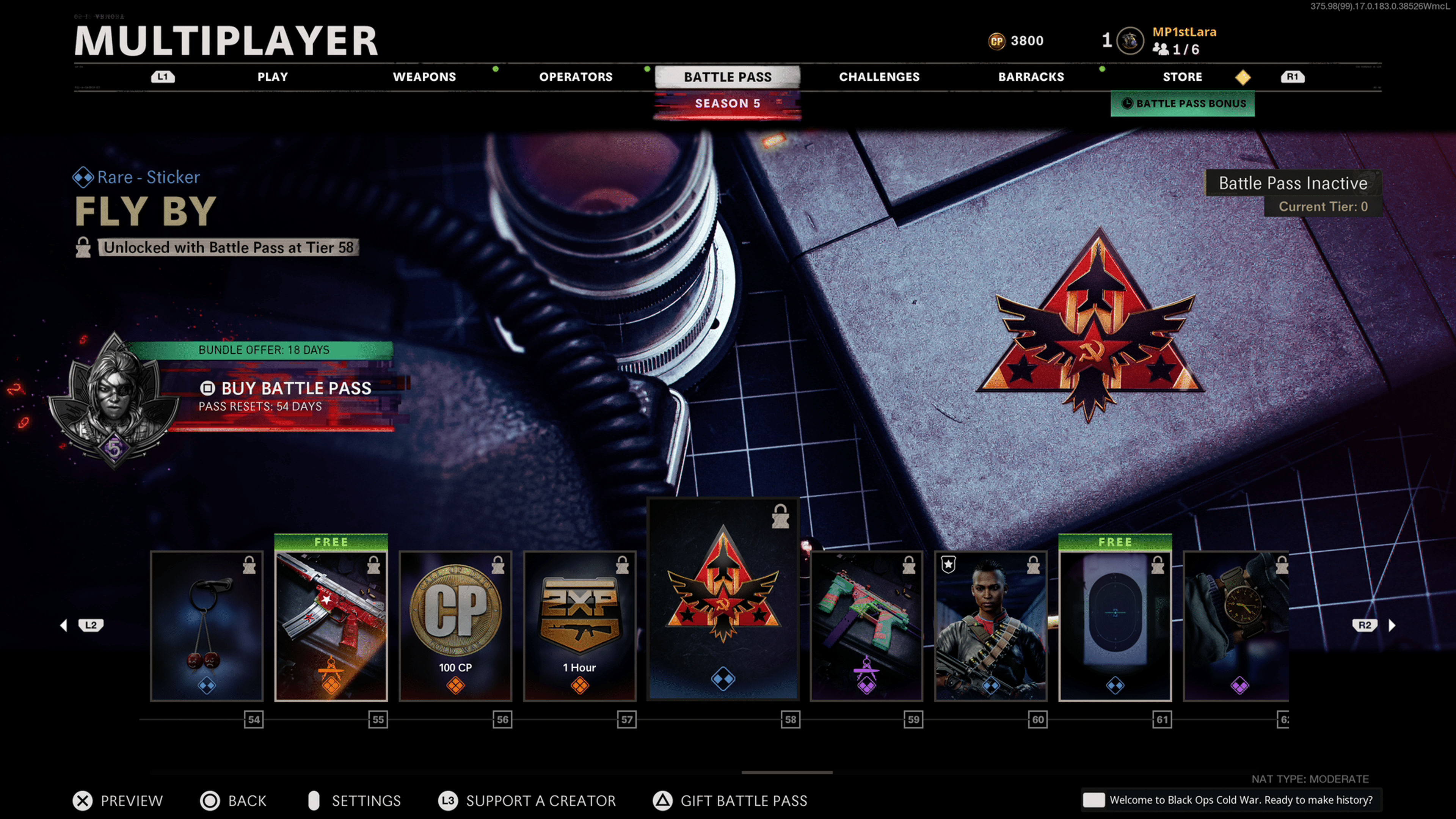Select the Battle Pass tab
Image resolution: width=1456 pixels, height=819 pixels.
(728, 77)
